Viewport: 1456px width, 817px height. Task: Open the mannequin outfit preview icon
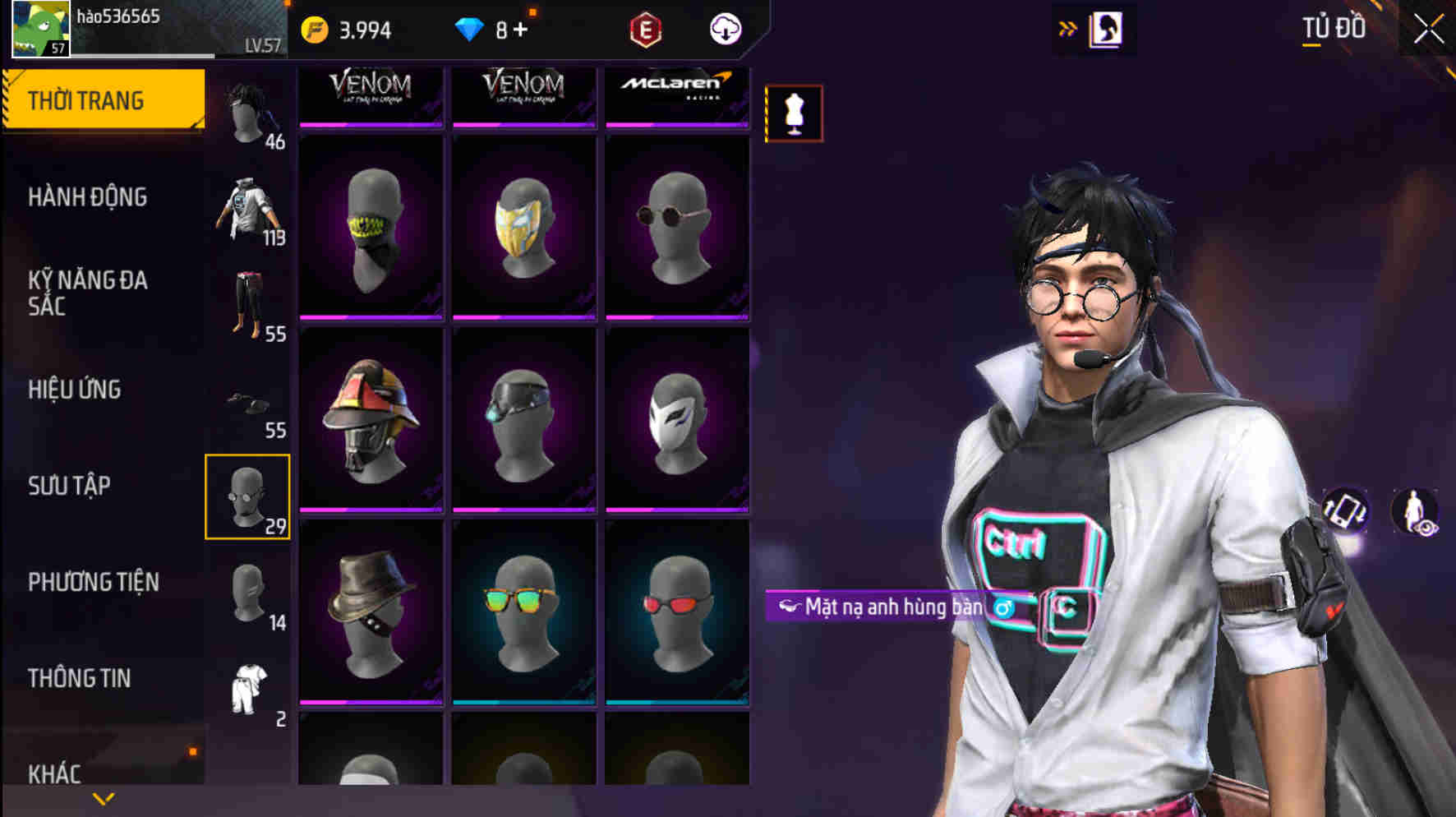click(793, 113)
